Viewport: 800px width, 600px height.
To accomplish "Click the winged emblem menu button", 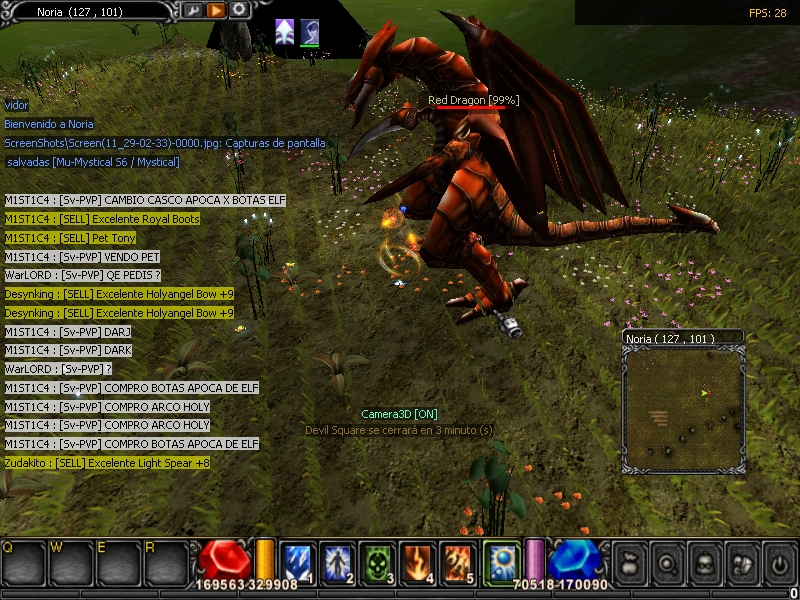I will pos(740,563).
